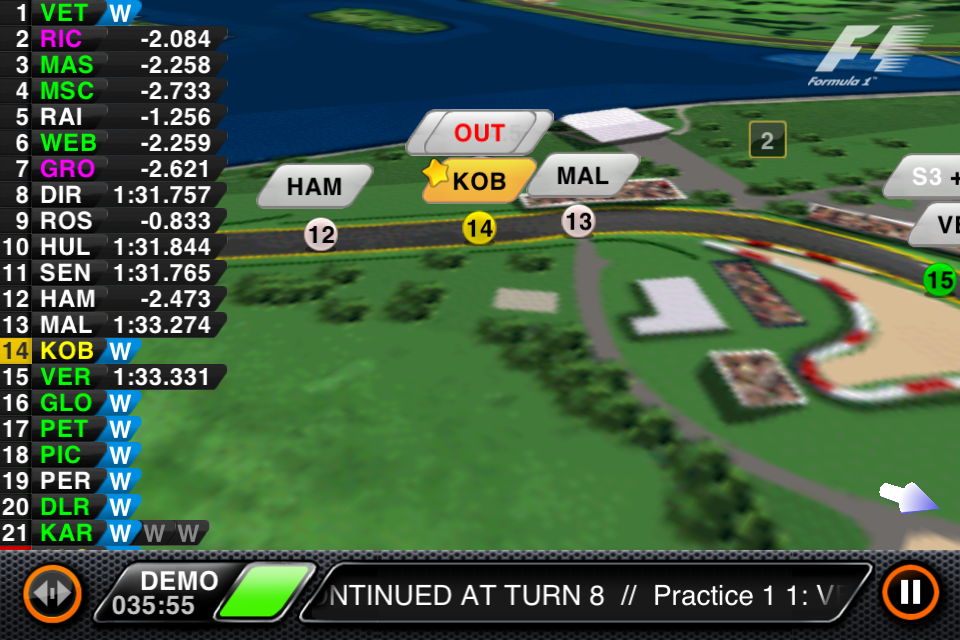Tap the orange left-right arrows button

point(52,593)
